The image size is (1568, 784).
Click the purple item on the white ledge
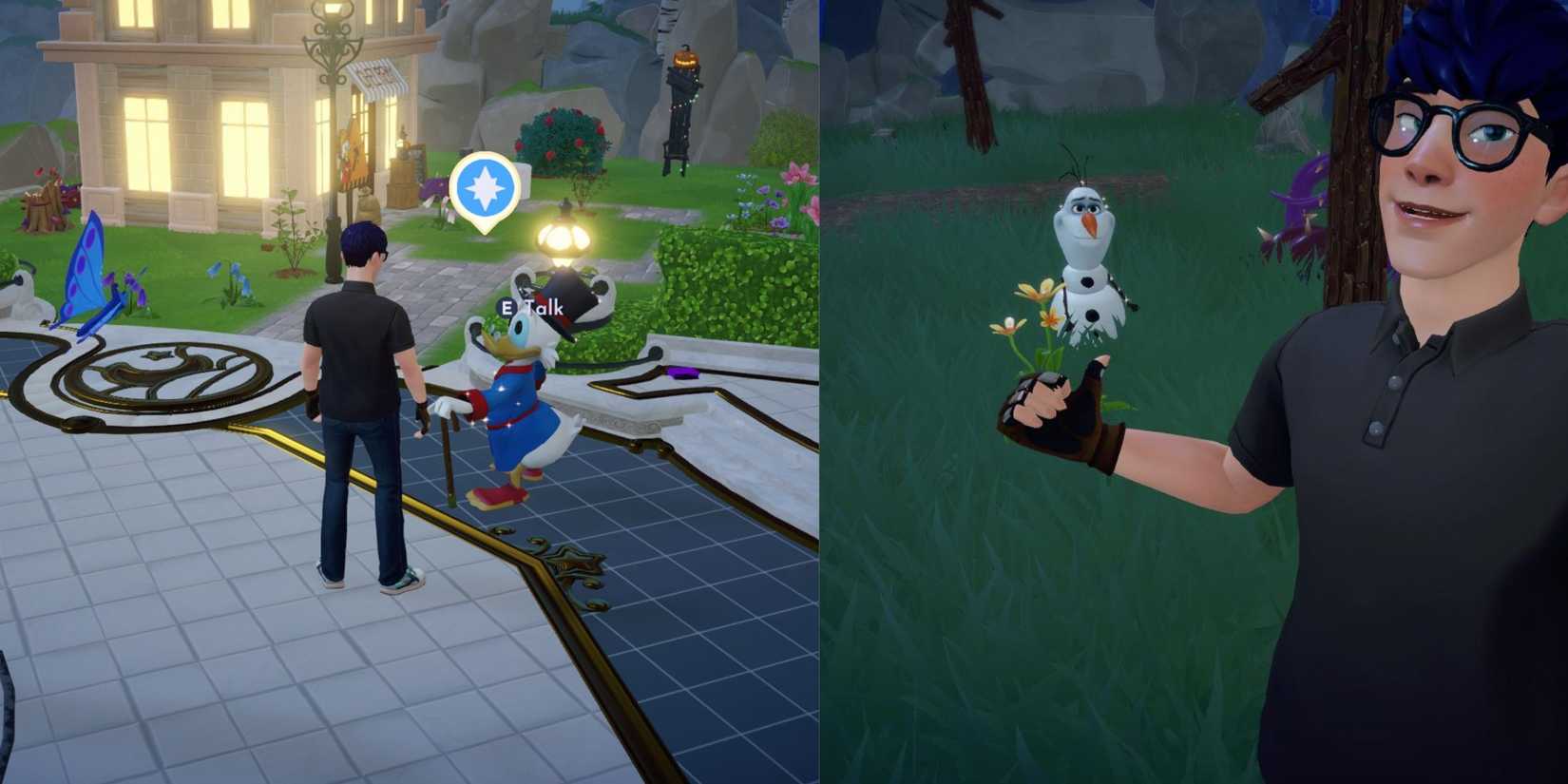click(682, 373)
